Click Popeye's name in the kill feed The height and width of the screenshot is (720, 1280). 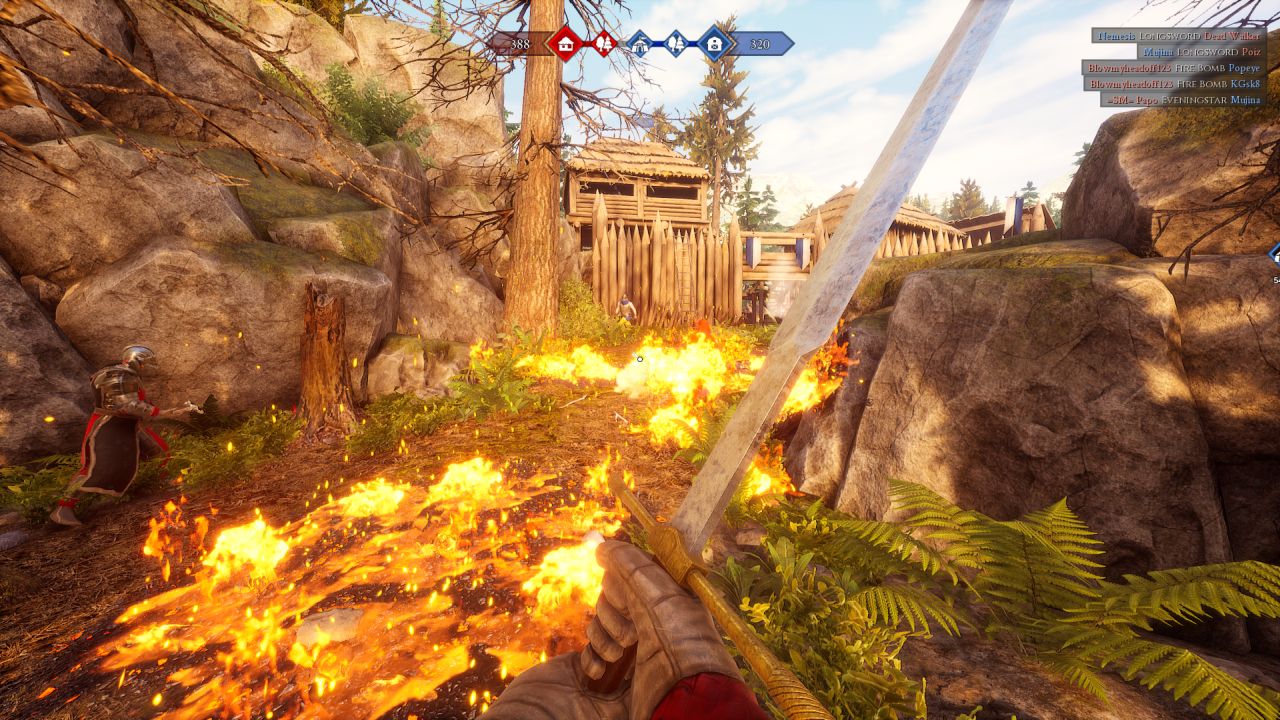[1244, 69]
